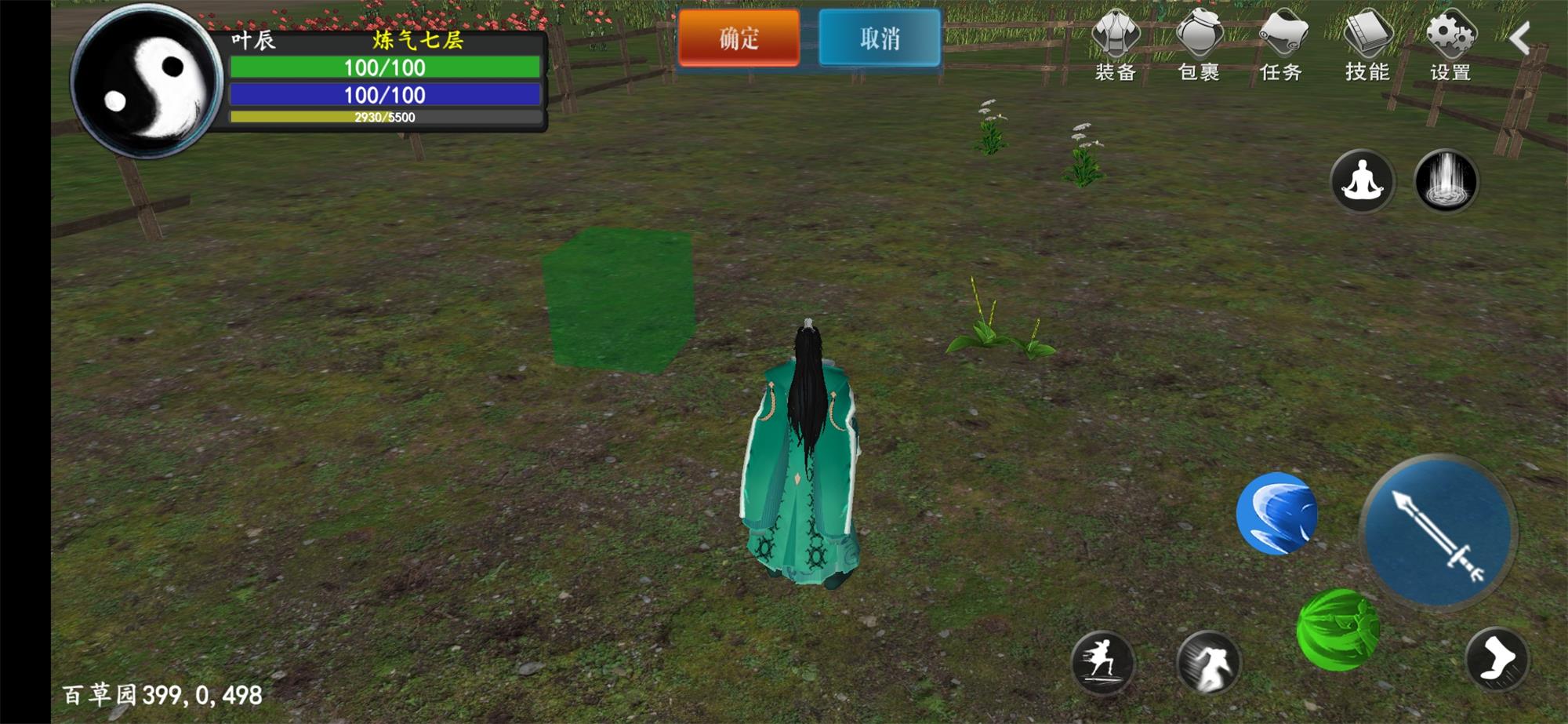Activate the dashing figure skill icon
This screenshot has width=1568, height=724.
1208,663
